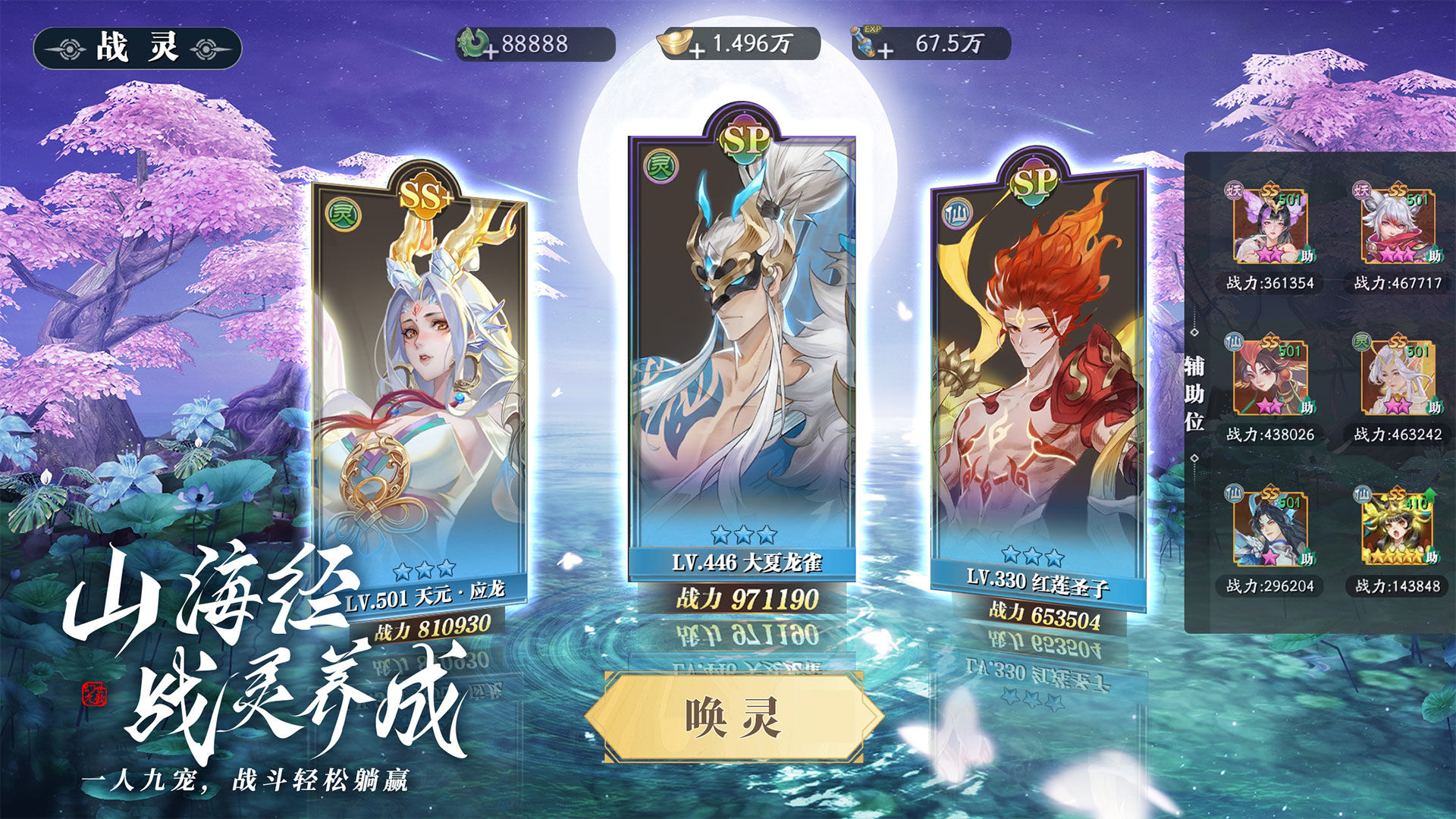Viewport: 1456px width, 819px height.
Task: Toggle the 助 marker on the 438026 assist spirit
Action: point(1307,407)
